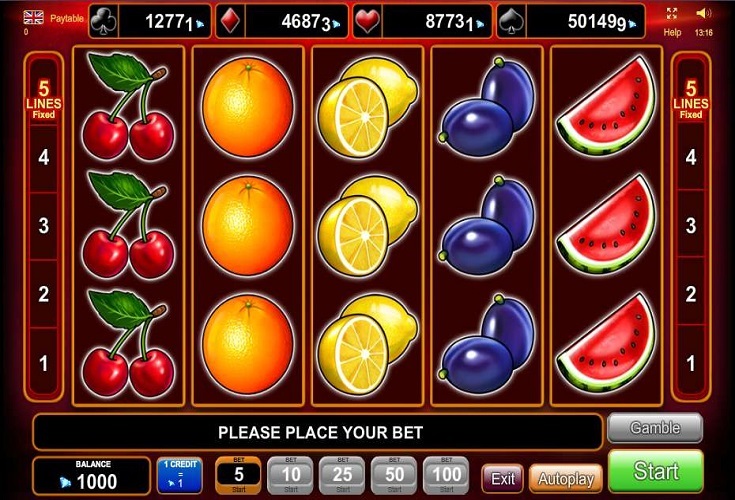Choose the bet 5 button
This screenshot has height=500, width=735.
(238, 475)
